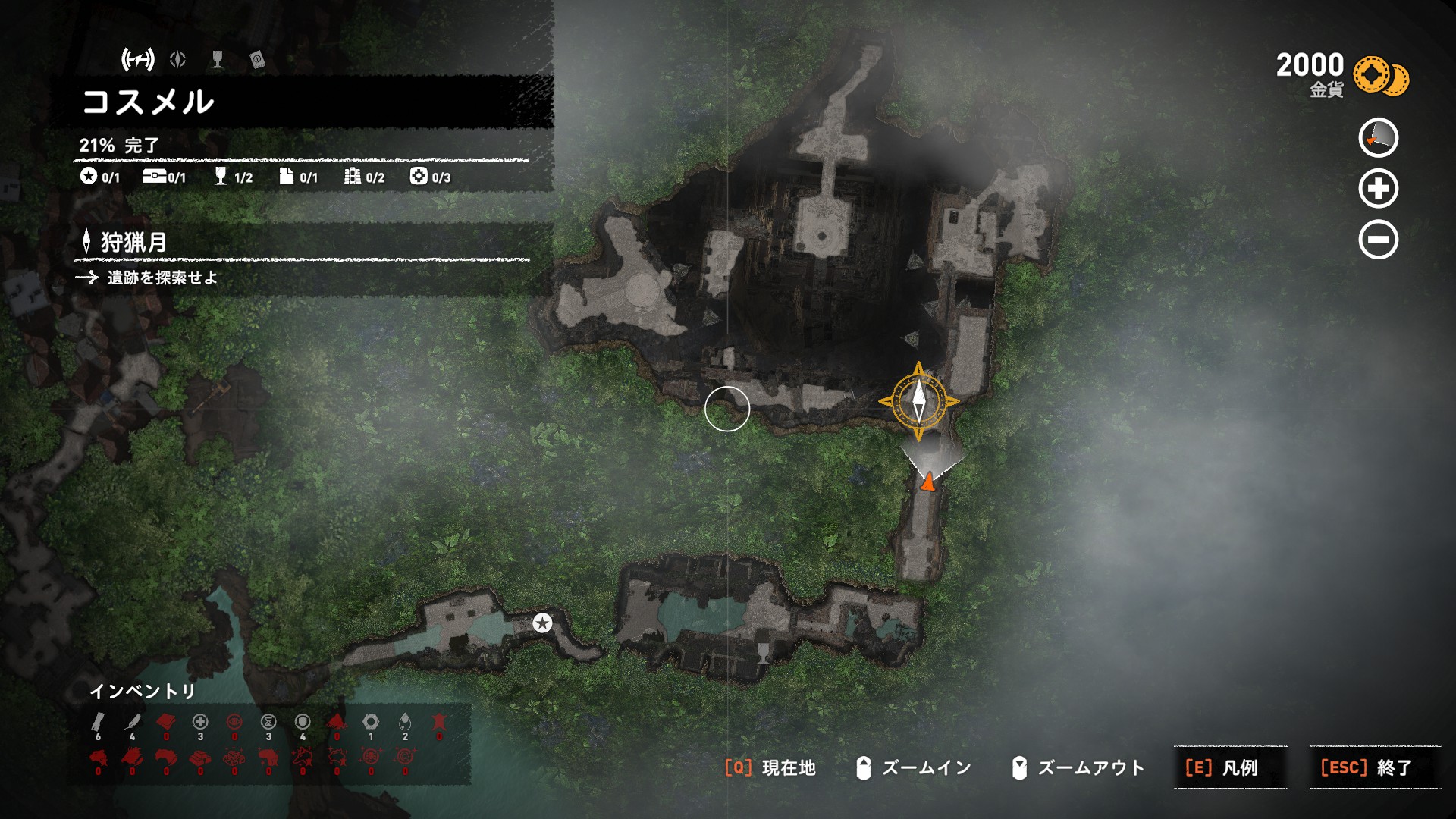Click the treasure chest collectible counter
The height and width of the screenshot is (819, 1456).
(164, 177)
